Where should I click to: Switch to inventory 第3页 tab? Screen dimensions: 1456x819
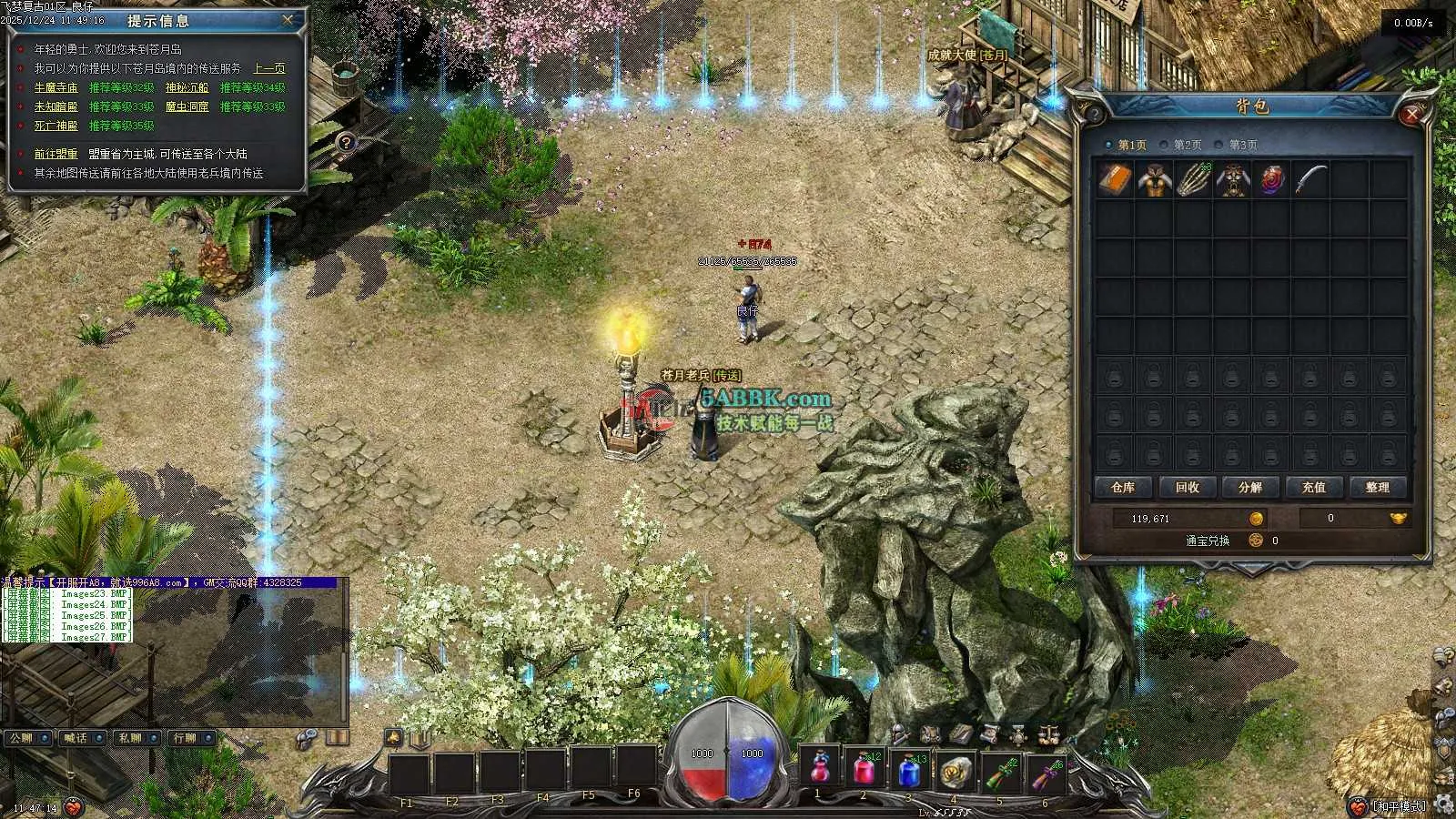(1242, 145)
